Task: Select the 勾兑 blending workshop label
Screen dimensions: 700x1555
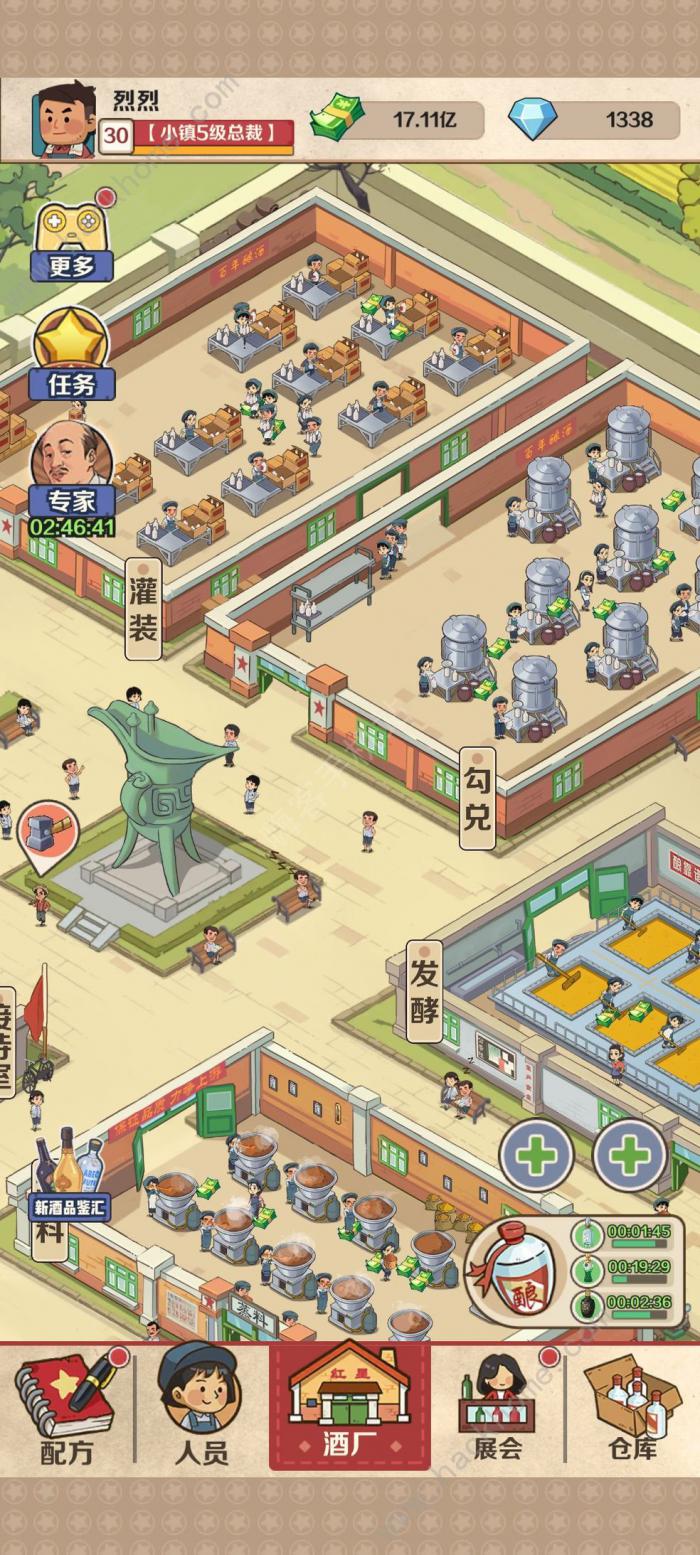Action: coord(478,798)
